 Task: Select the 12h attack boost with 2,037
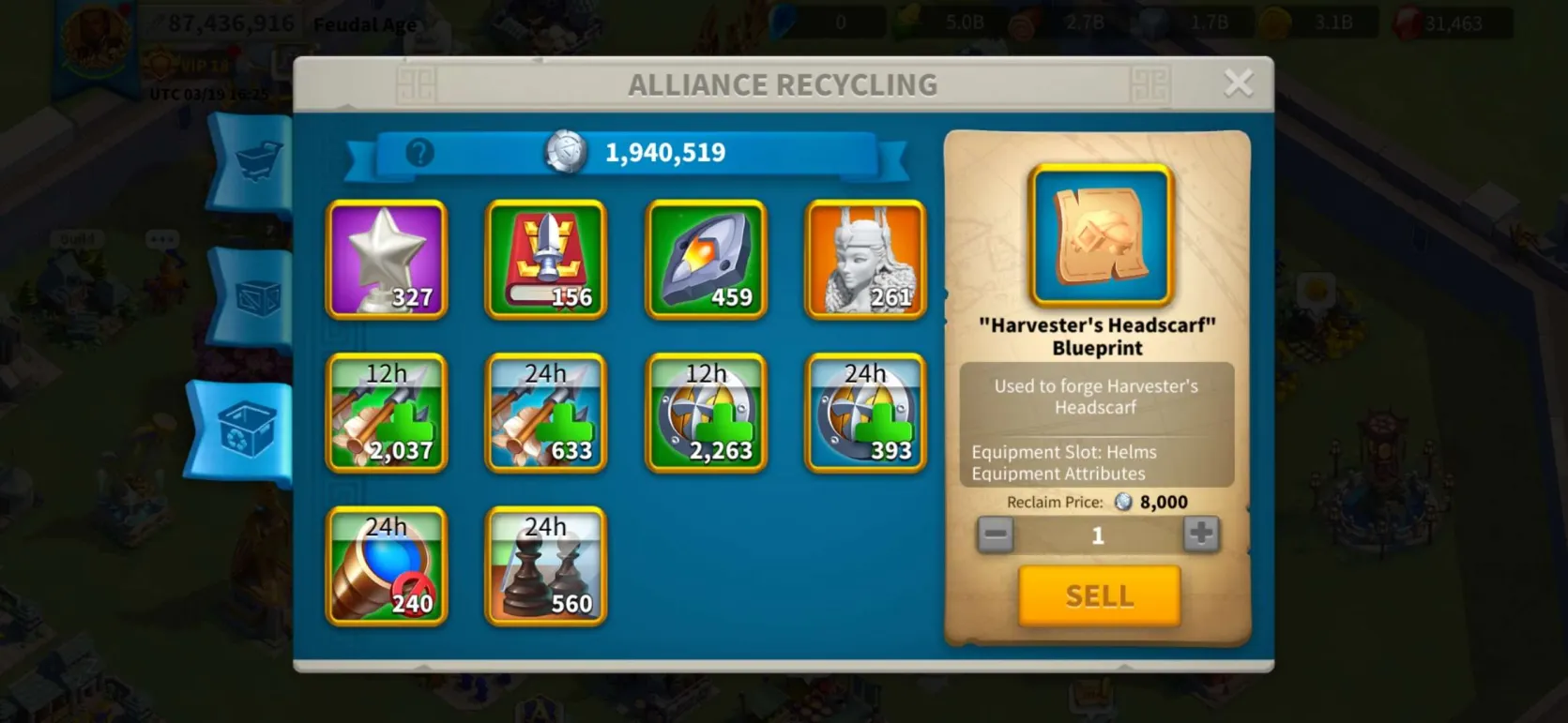pyautogui.click(x=387, y=413)
